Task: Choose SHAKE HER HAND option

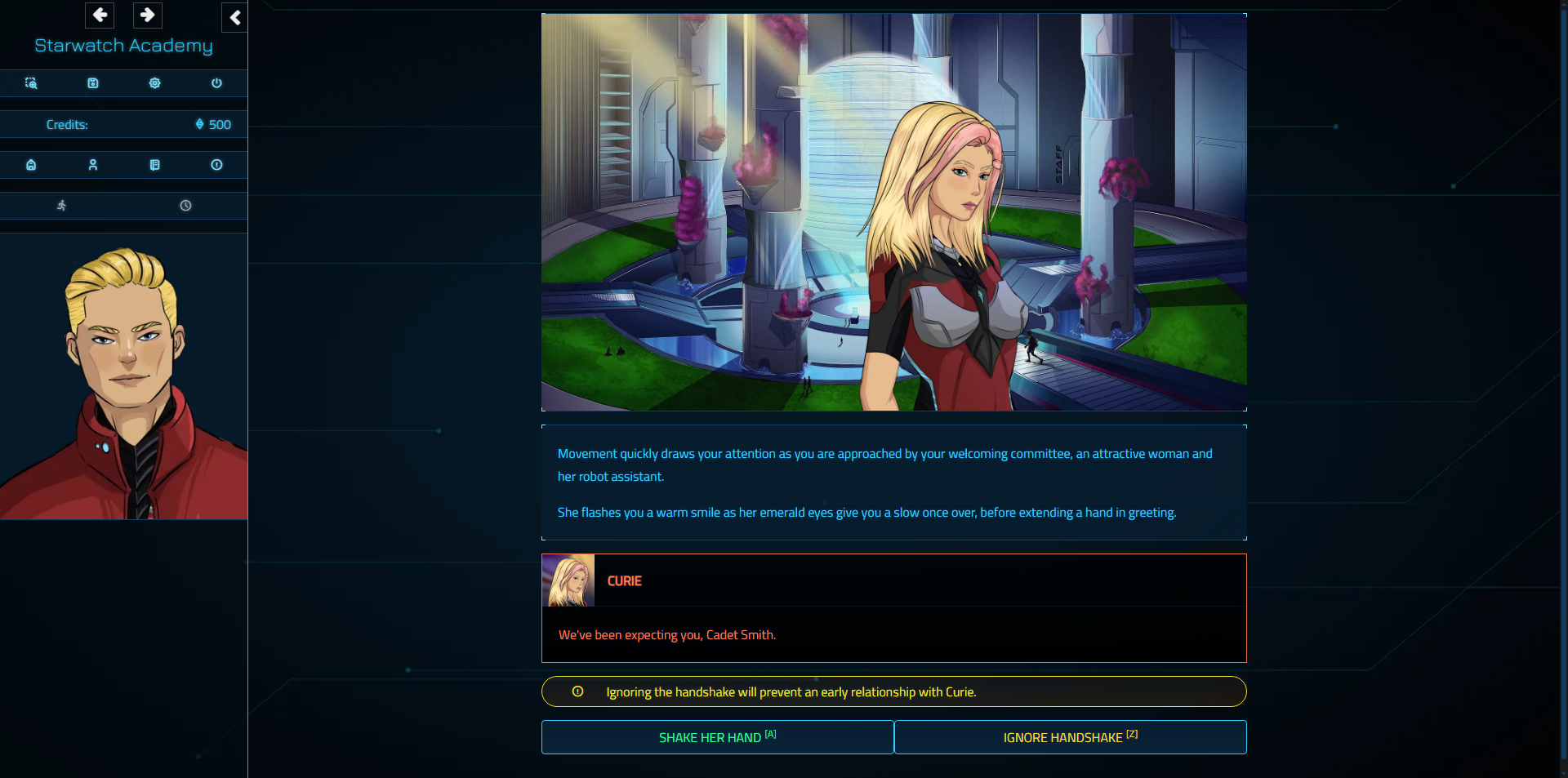Action: click(717, 737)
